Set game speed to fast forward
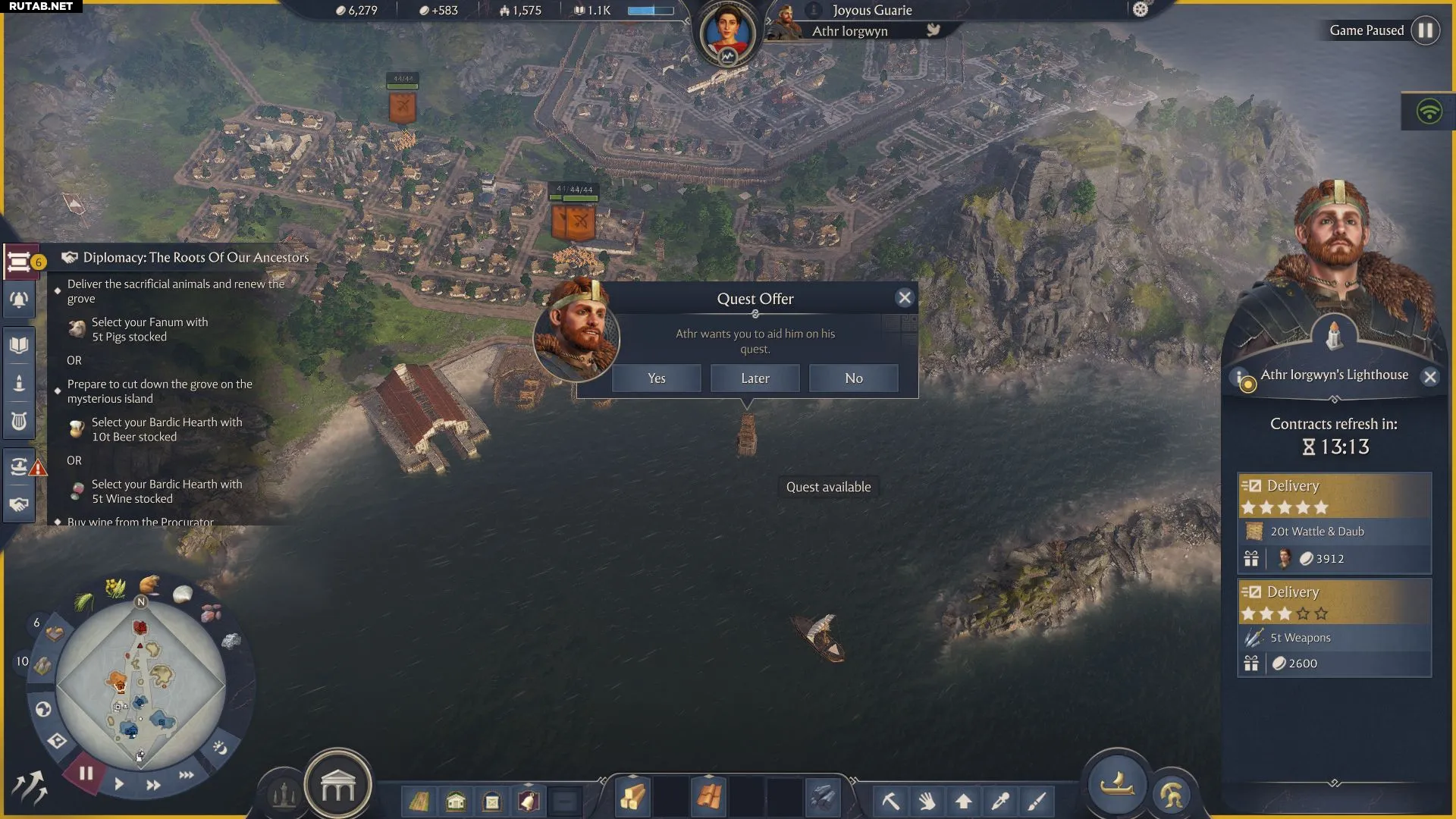Screen dimensions: 1456x819 (153, 785)
